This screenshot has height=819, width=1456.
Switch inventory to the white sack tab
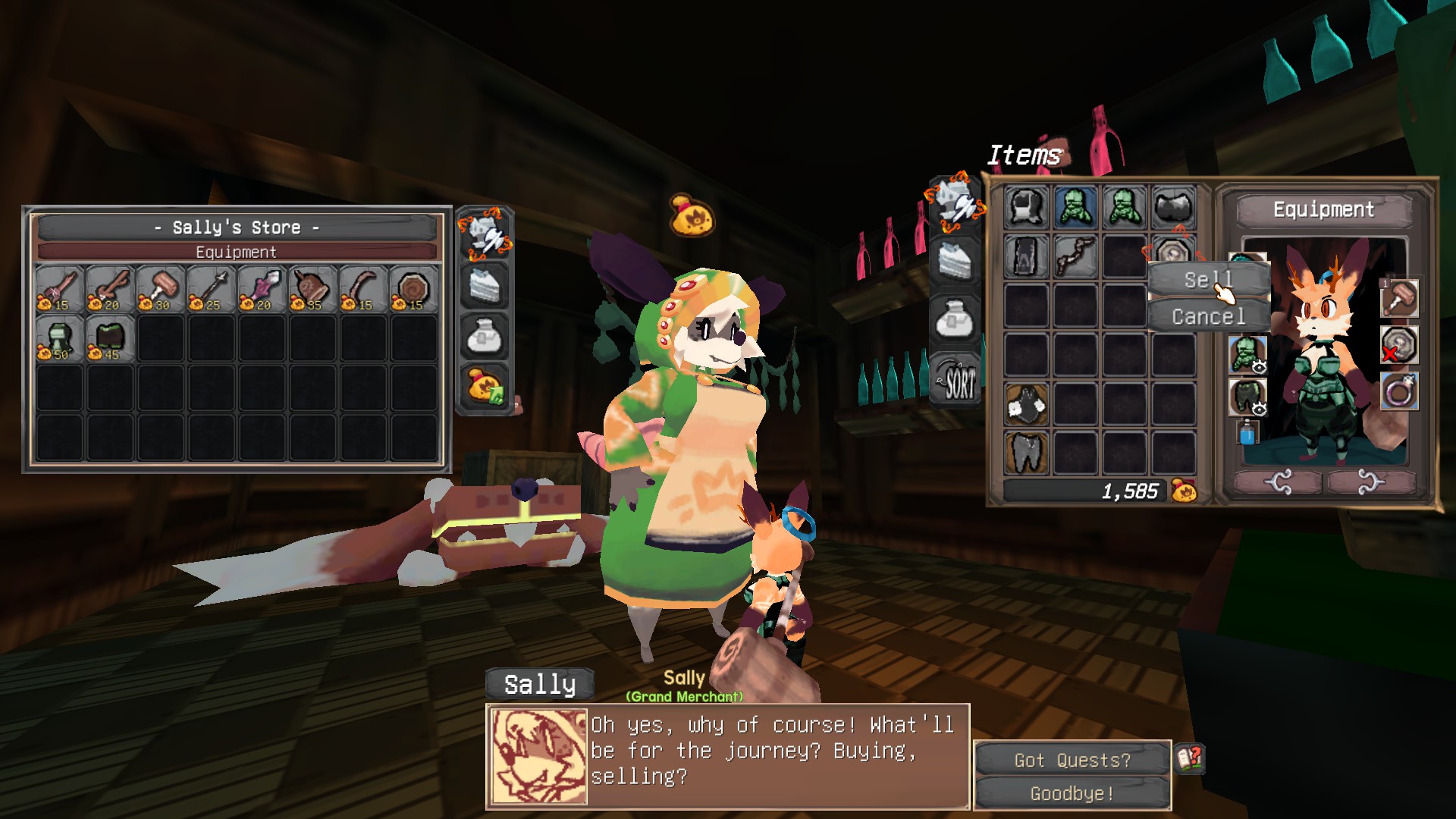(x=955, y=320)
